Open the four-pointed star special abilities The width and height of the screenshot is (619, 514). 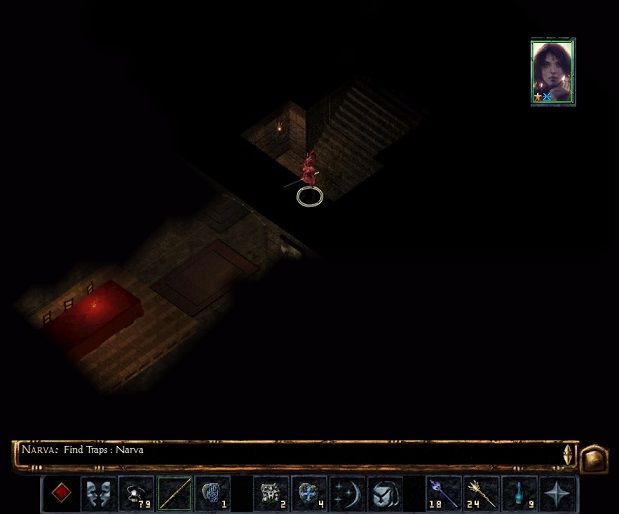556,493
